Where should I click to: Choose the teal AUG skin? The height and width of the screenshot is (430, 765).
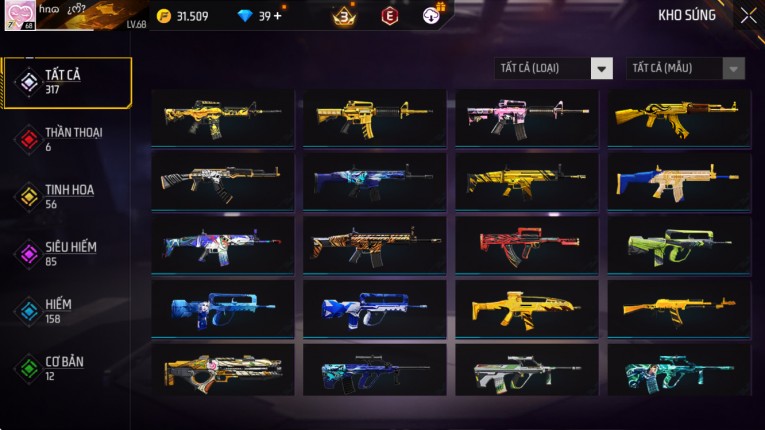(x=679, y=372)
